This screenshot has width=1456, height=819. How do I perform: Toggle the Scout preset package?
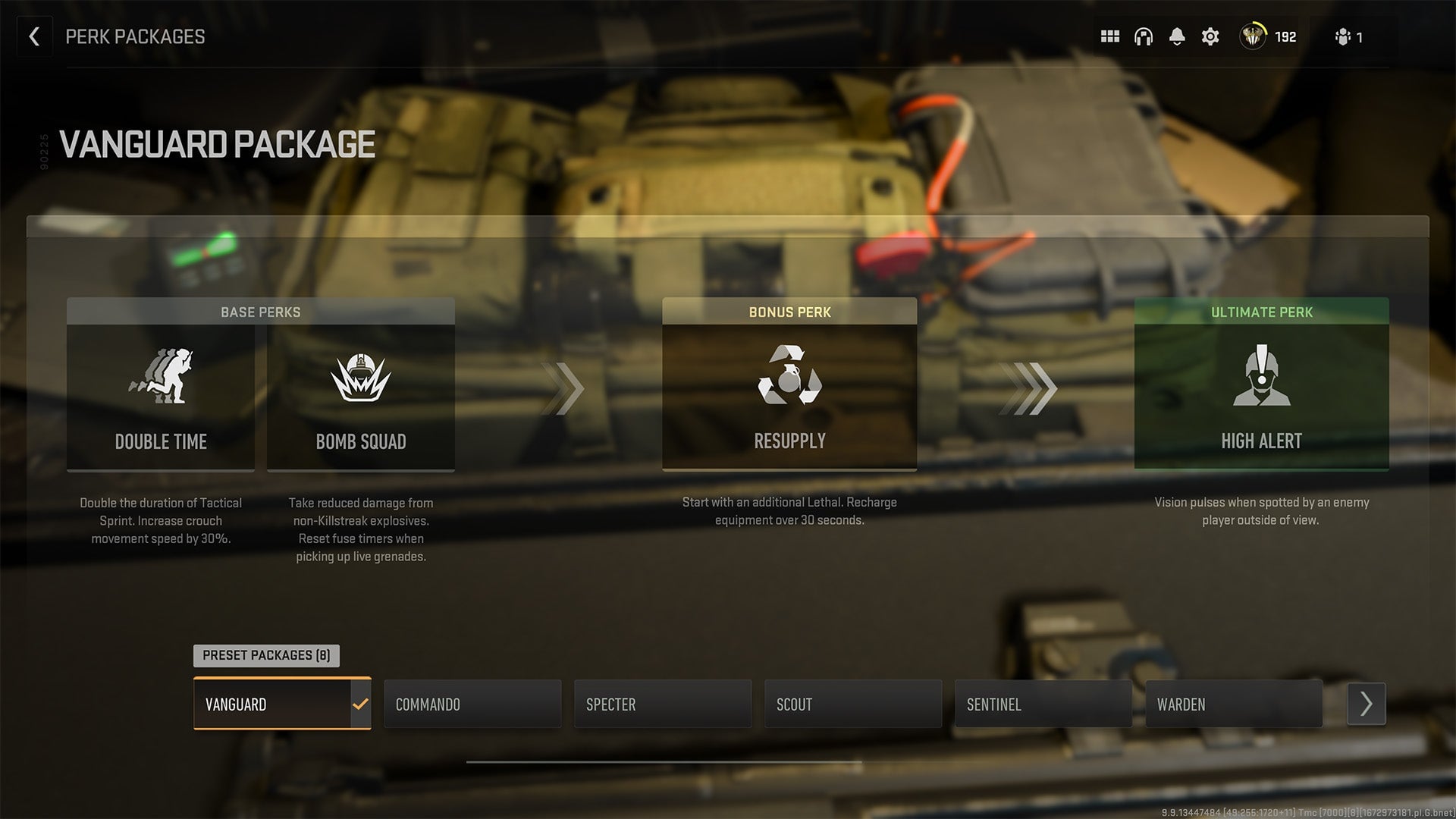(x=852, y=704)
